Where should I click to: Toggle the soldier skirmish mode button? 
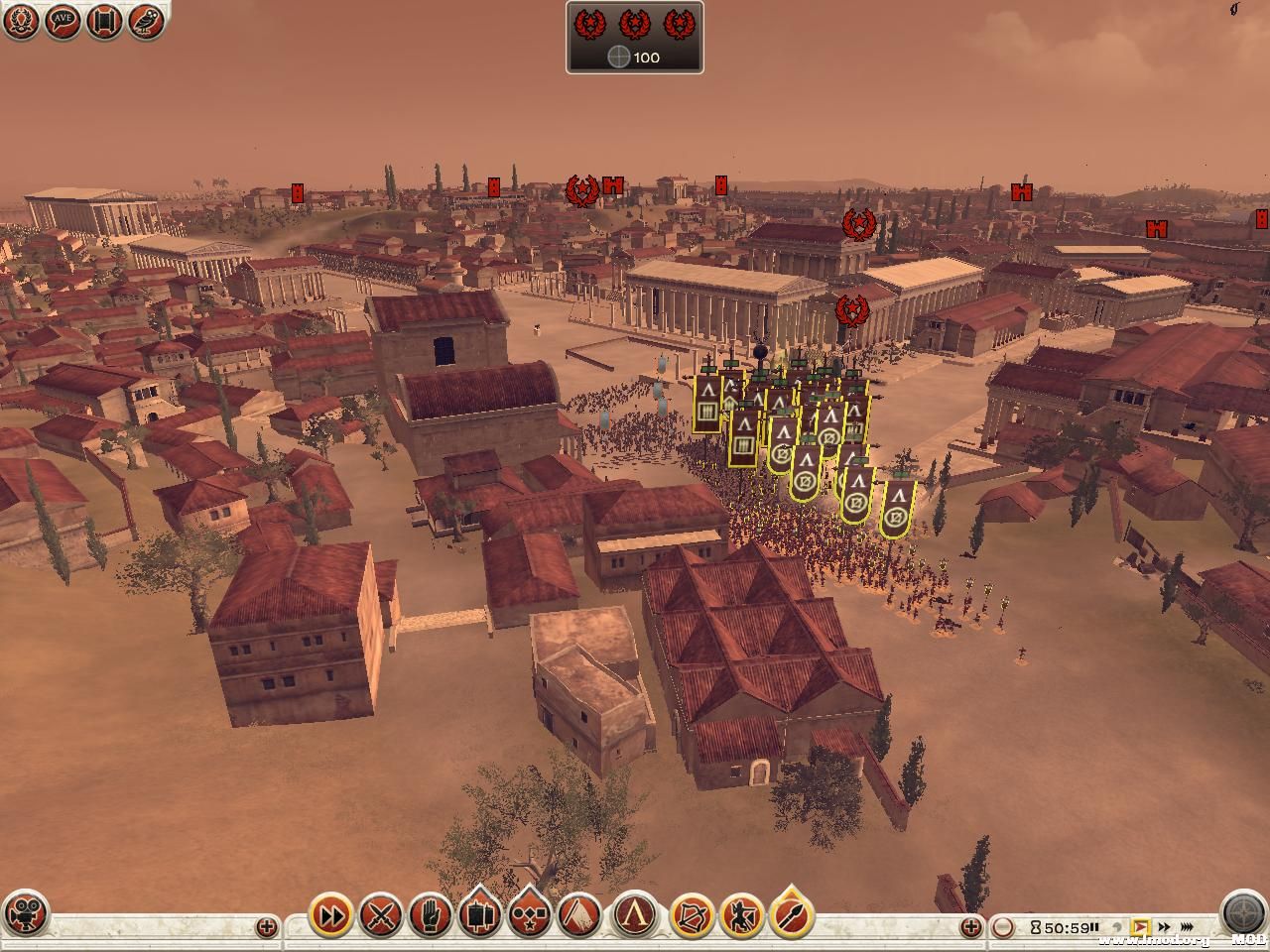741,916
